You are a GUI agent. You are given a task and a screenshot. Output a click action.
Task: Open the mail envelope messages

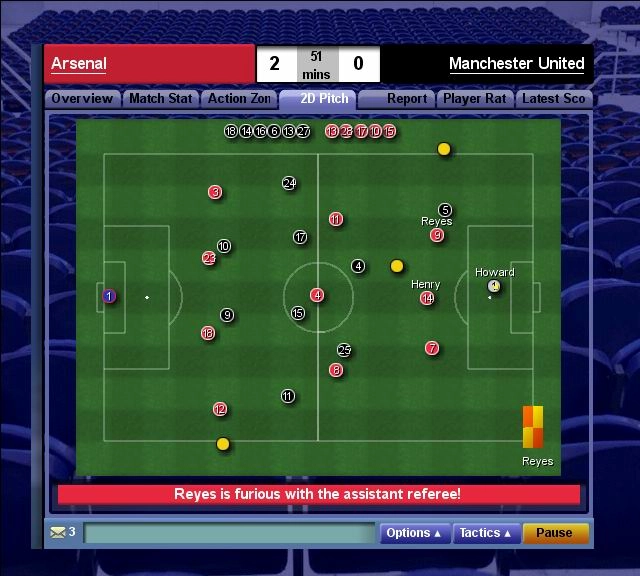pyautogui.click(x=57, y=532)
